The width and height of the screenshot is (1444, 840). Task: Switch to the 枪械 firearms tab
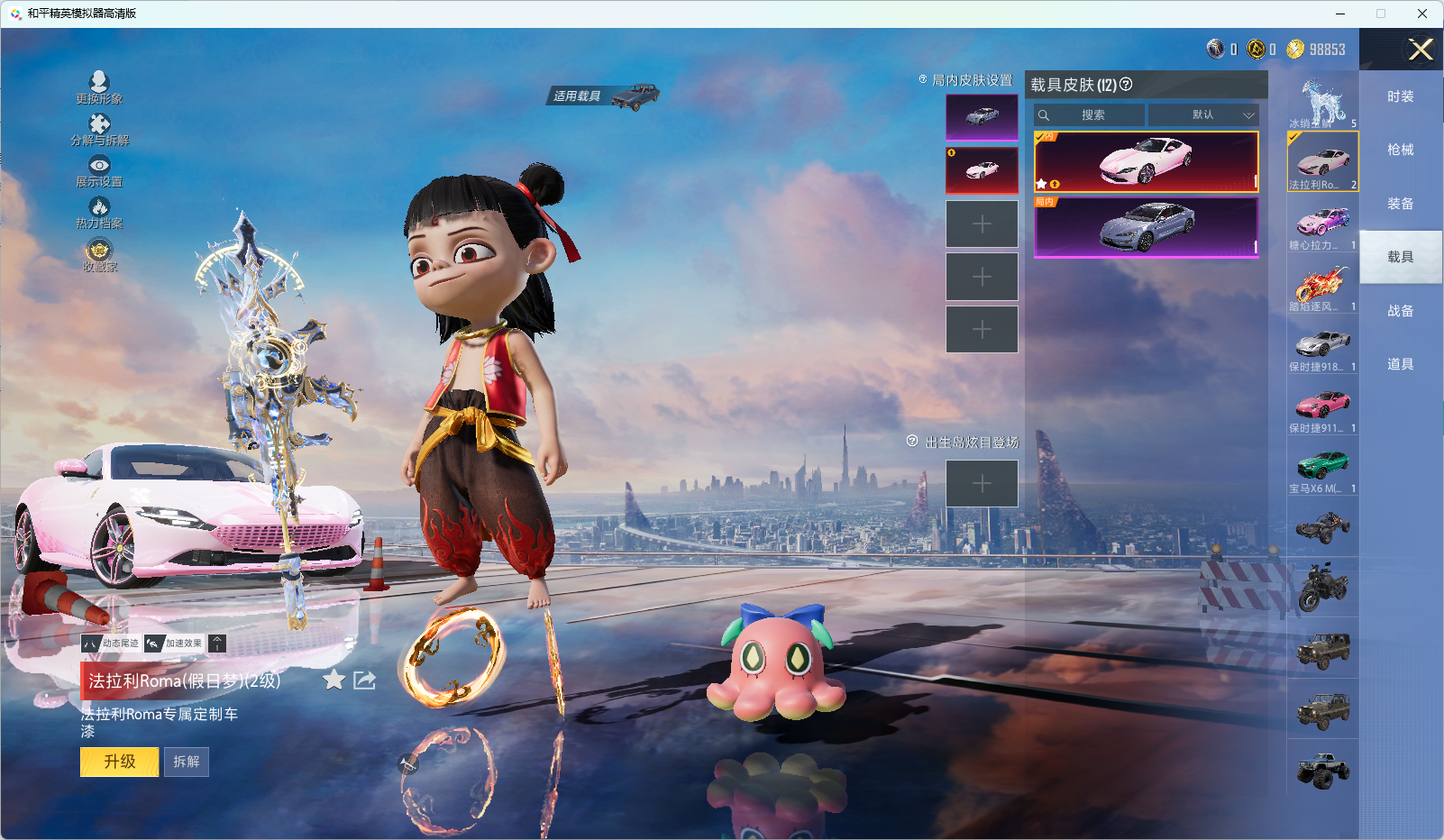click(1400, 150)
